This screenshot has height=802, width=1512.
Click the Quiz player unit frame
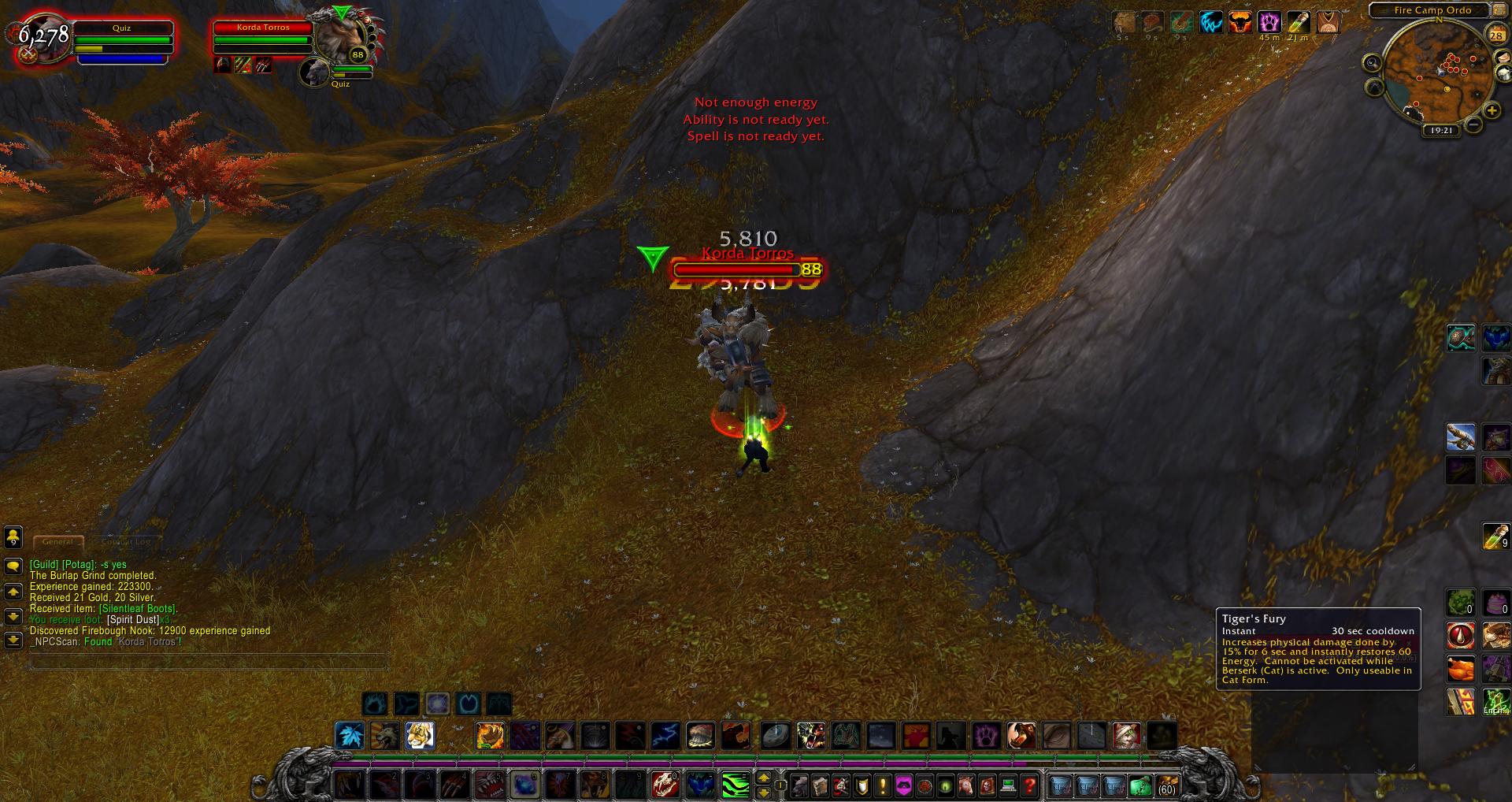(x=121, y=39)
